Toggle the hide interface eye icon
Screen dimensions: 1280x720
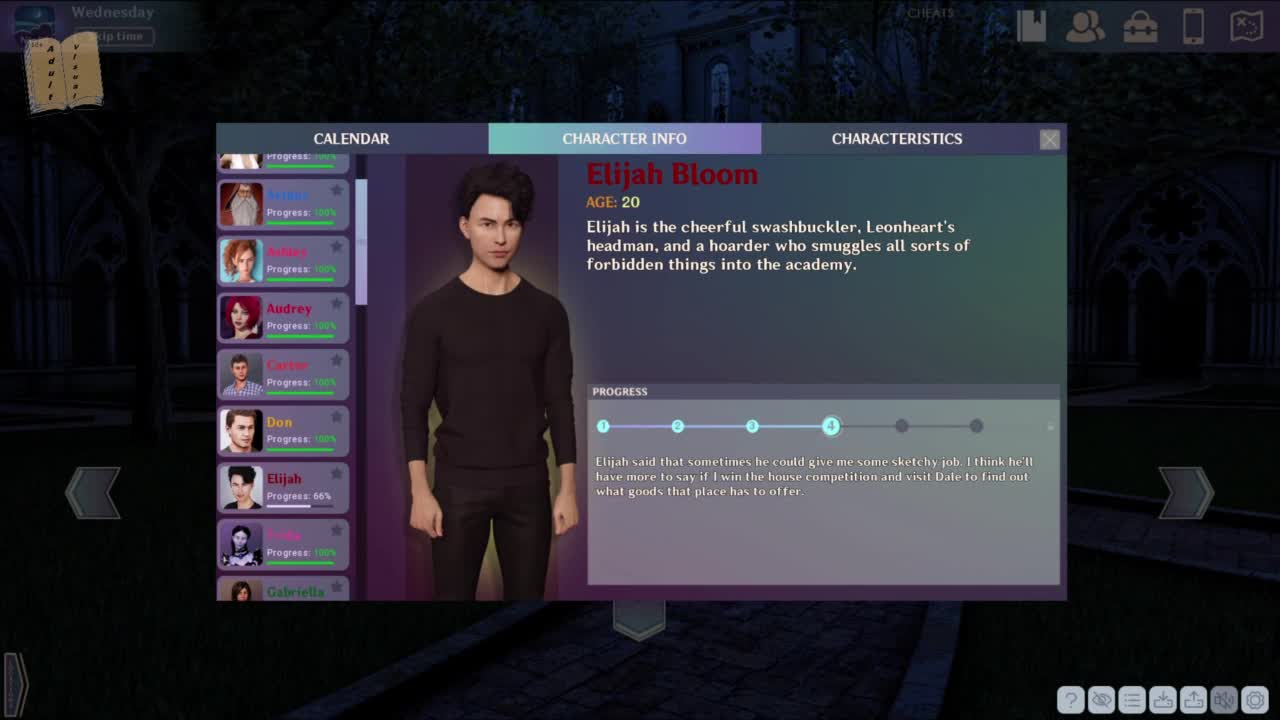[1101, 700]
